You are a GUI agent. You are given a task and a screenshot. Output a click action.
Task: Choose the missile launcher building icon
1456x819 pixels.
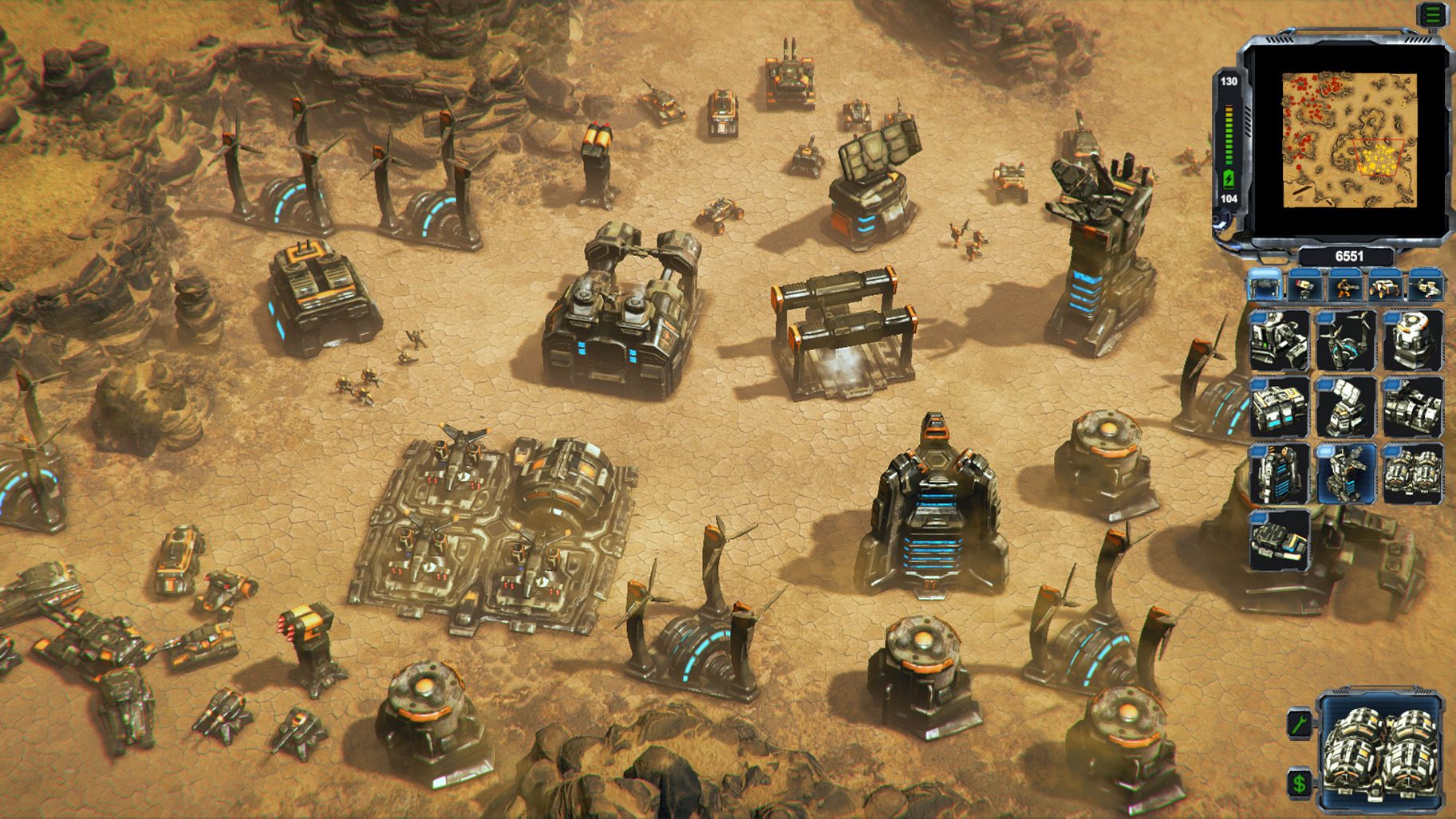point(1346,407)
